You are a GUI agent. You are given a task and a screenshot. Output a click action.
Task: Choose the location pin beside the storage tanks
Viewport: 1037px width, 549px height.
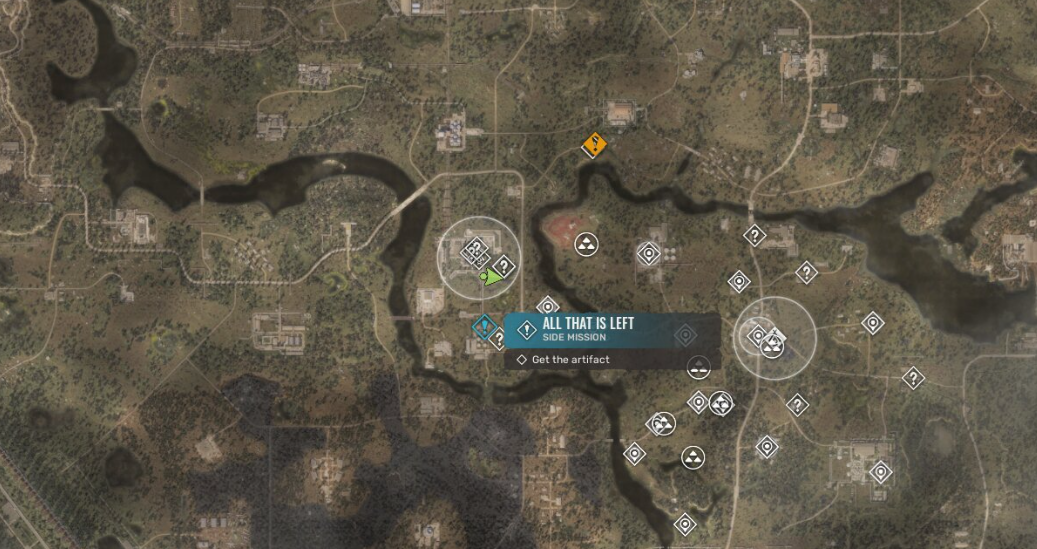(x=649, y=254)
